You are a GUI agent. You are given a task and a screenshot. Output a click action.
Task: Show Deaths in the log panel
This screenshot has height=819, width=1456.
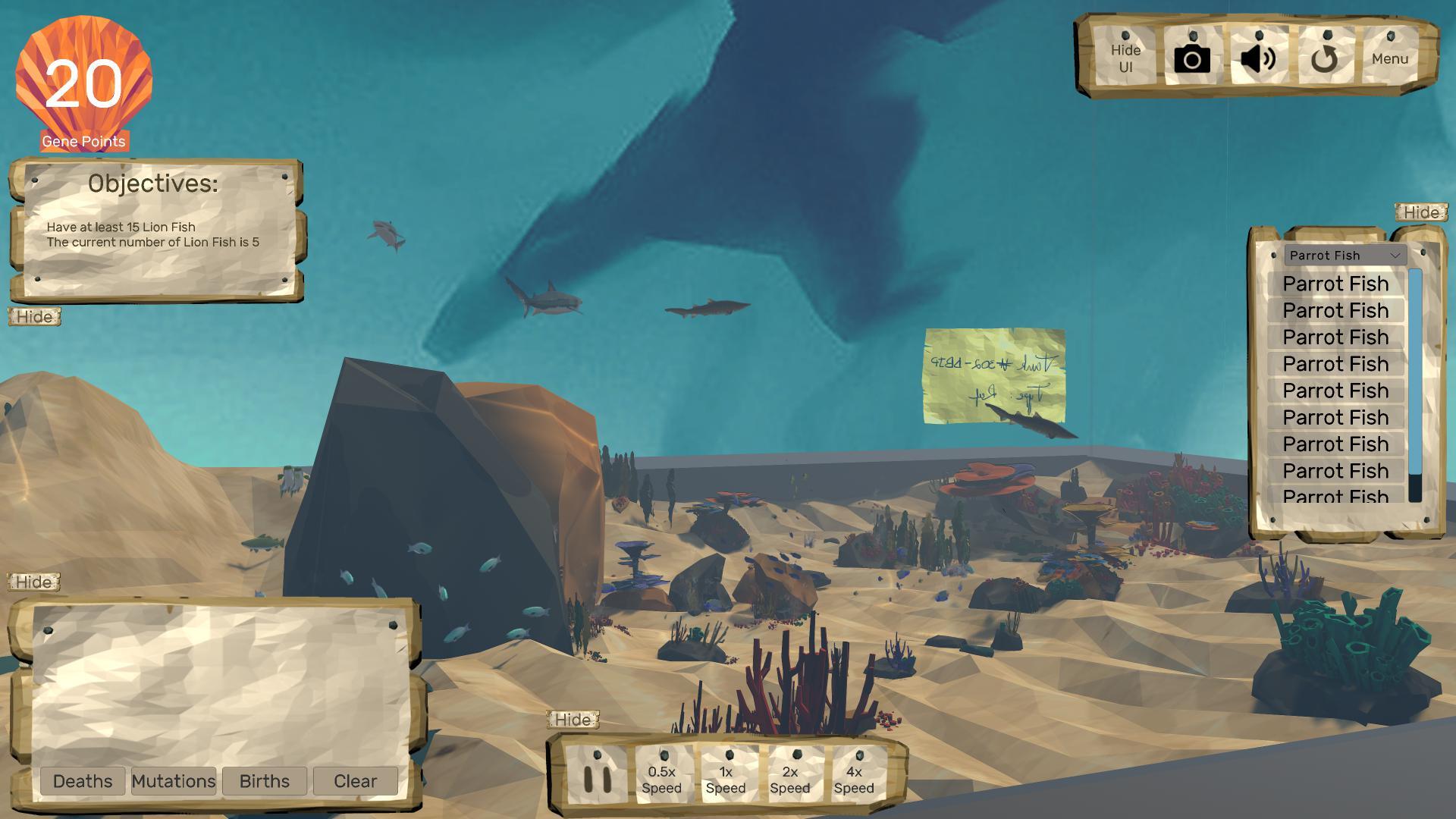point(83,780)
